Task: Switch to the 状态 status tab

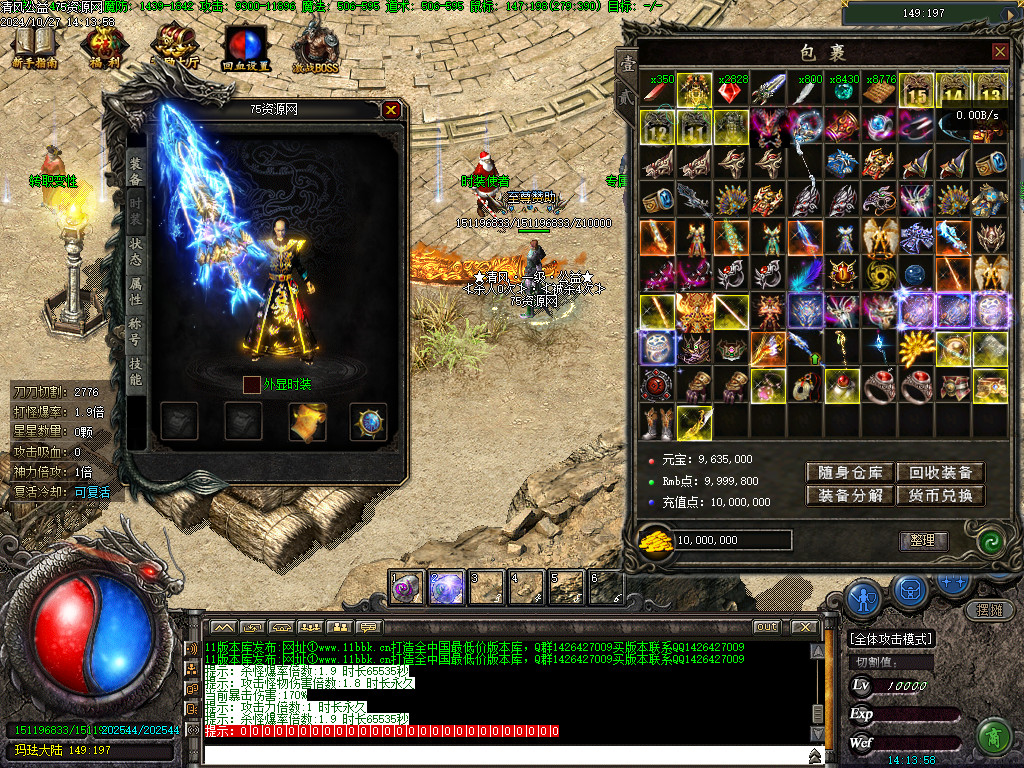Action: [x=135, y=251]
